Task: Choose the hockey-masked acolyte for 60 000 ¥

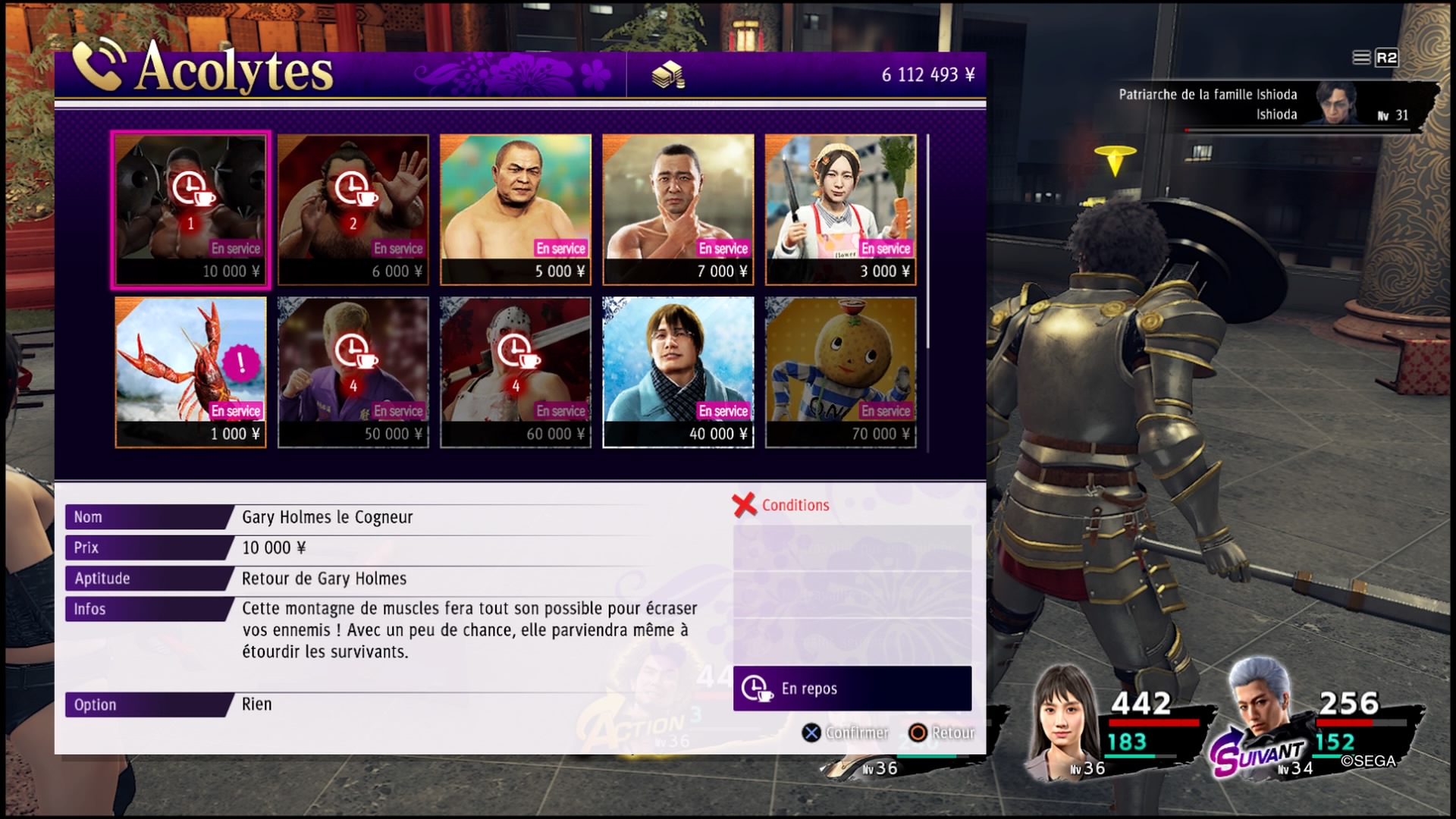Action: tap(515, 372)
